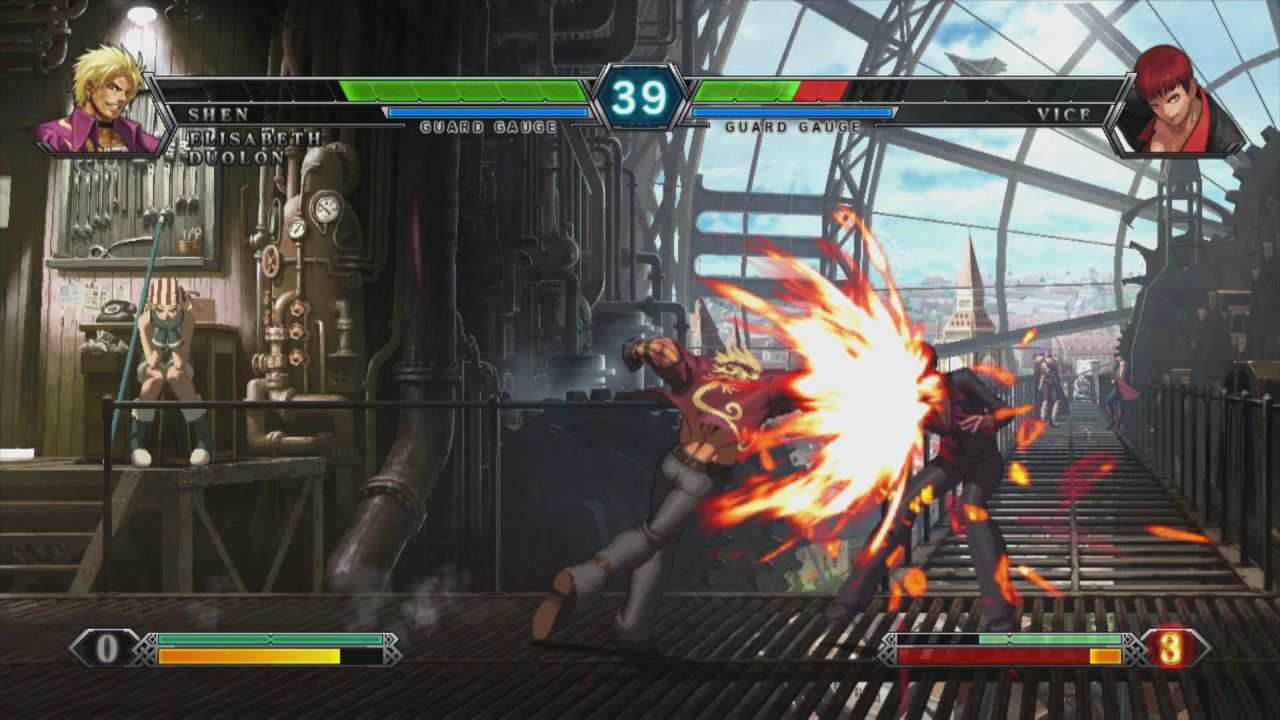Click the hexagonal timer showing 39

click(640, 95)
